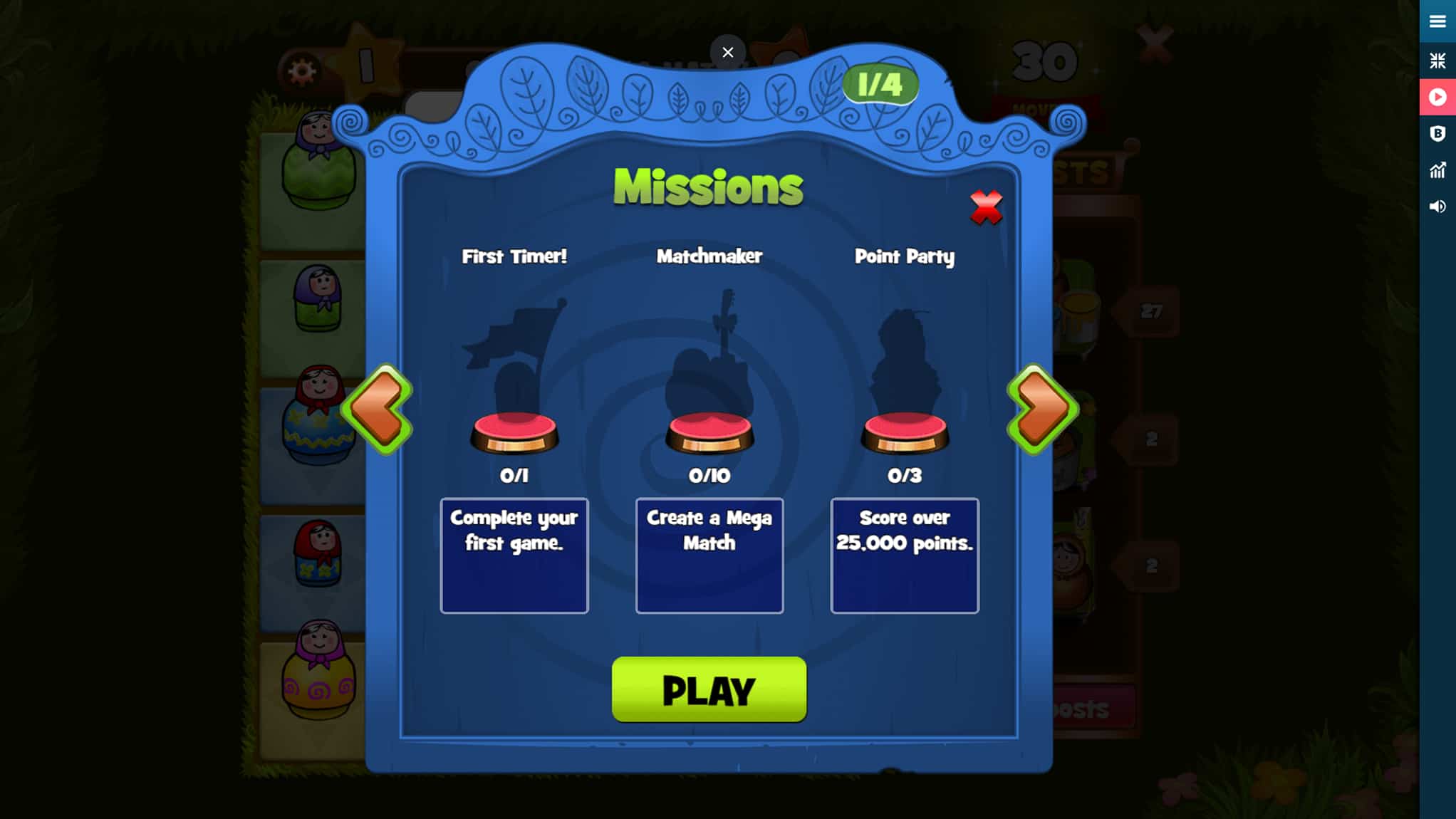Viewport: 1456px width, 819px height.
Task: Select the pink play icon in the sidebar
Action: (1438, 97)
